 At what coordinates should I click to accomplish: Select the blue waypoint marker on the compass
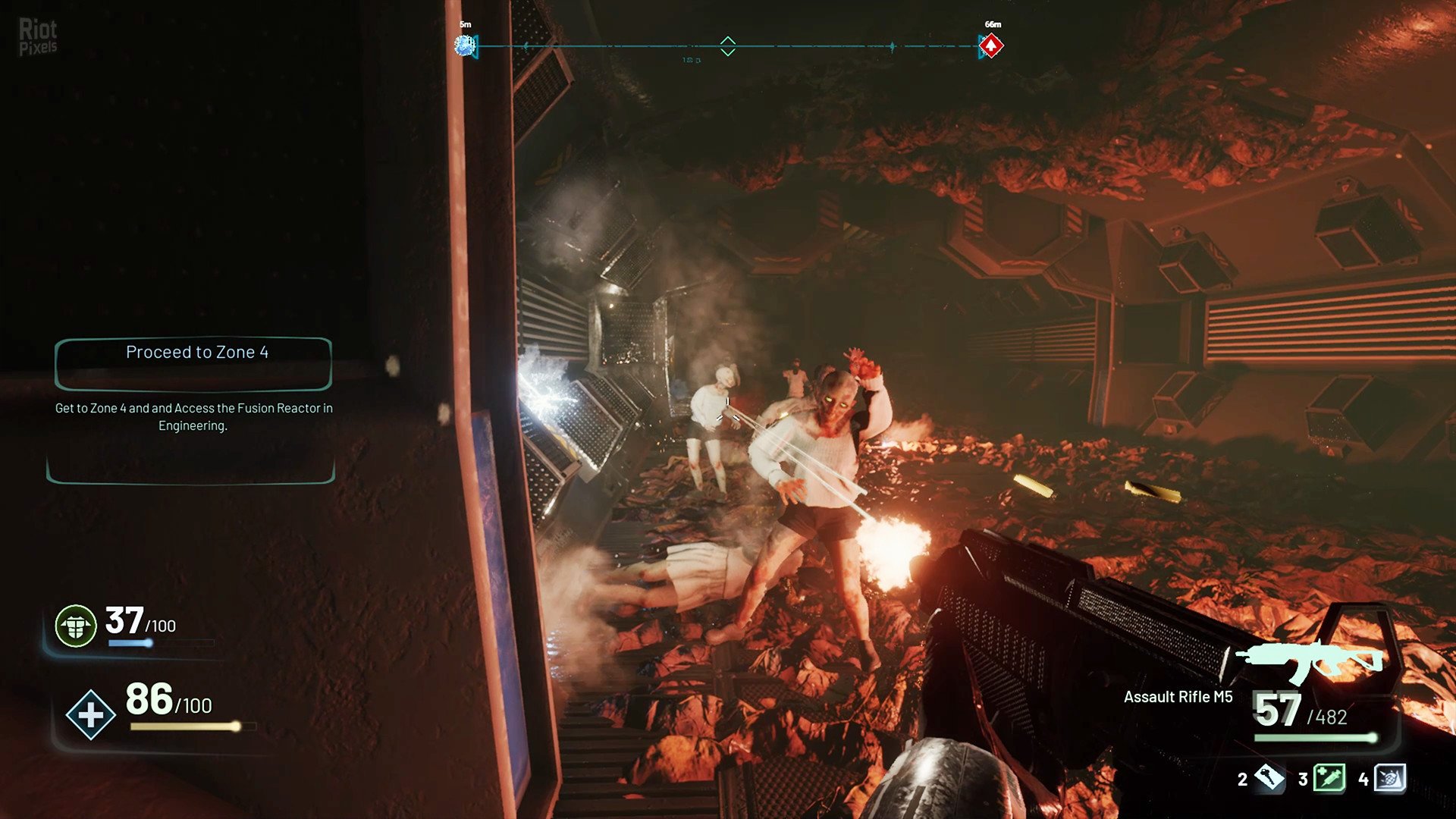464,45
